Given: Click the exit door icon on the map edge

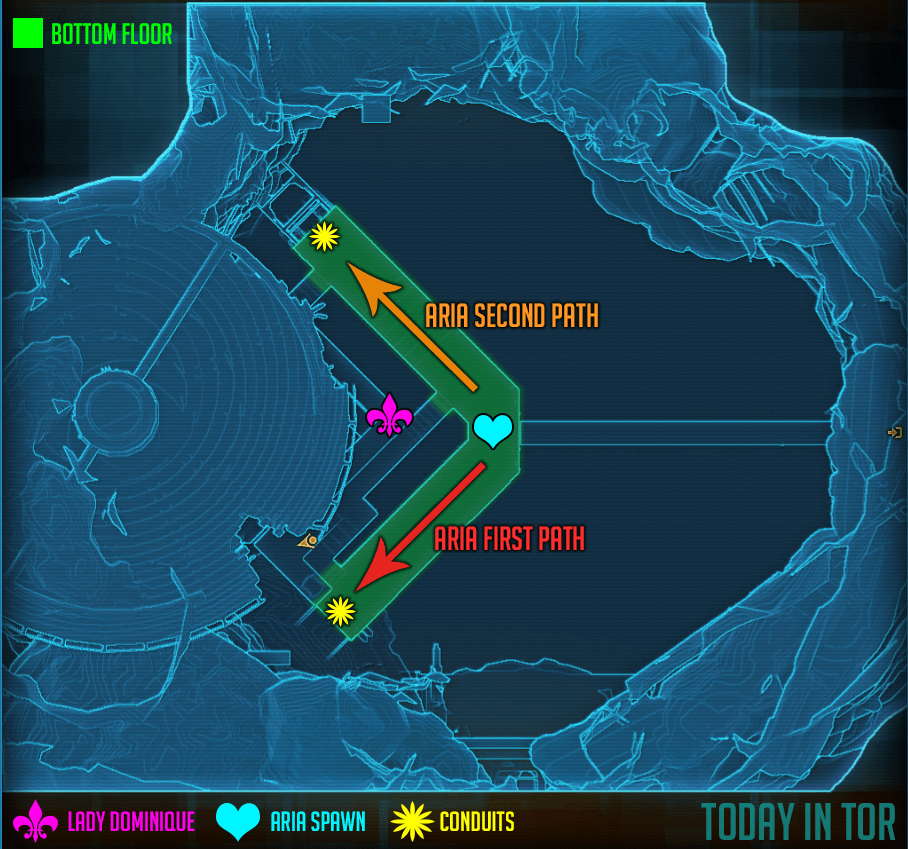Looking at the screenshot, I should click(x=894, y=432).
